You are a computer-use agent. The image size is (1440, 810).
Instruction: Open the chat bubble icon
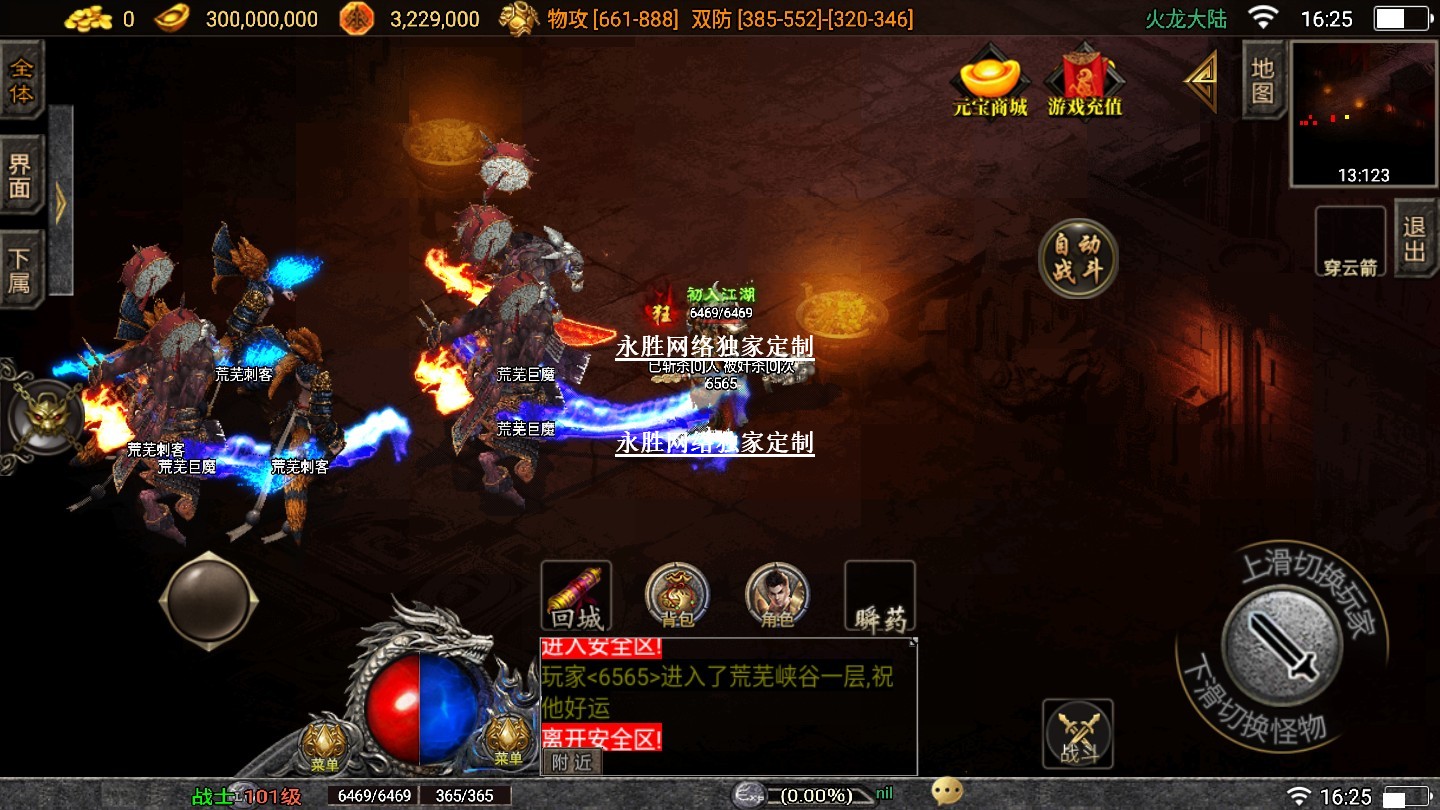click(x=946, y=792)
